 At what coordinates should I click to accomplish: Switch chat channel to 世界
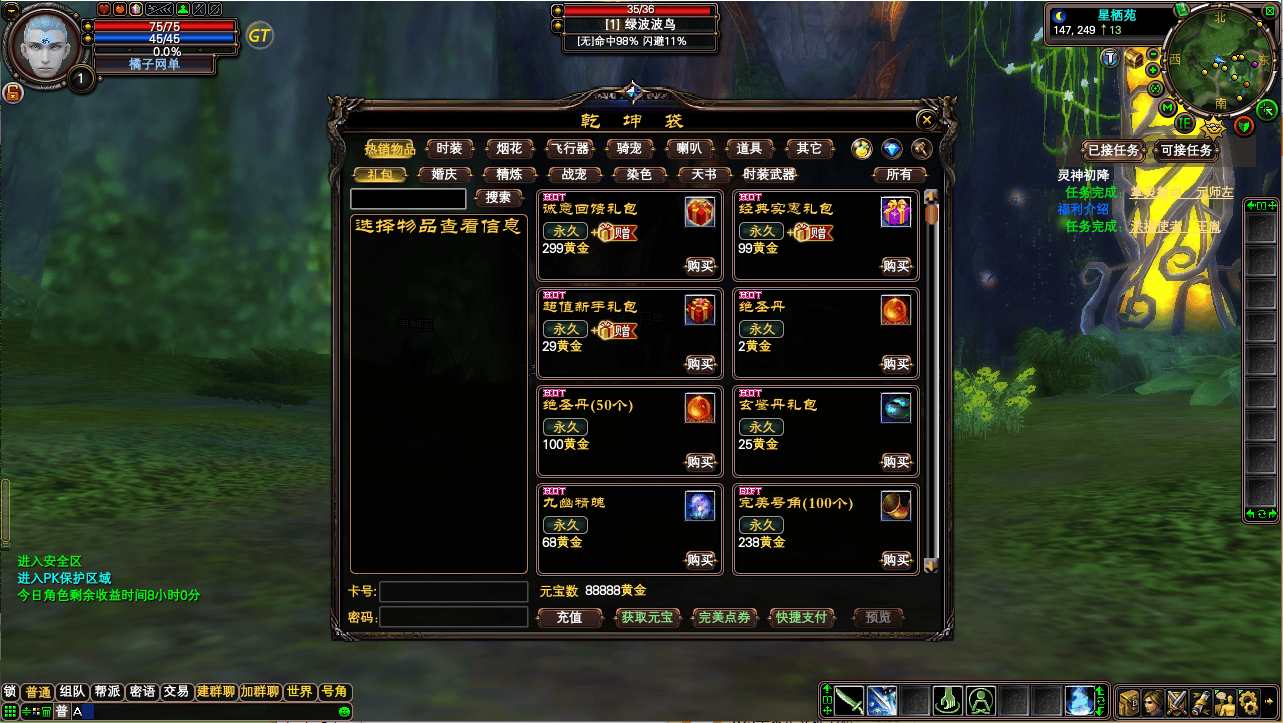coord(299,692)
